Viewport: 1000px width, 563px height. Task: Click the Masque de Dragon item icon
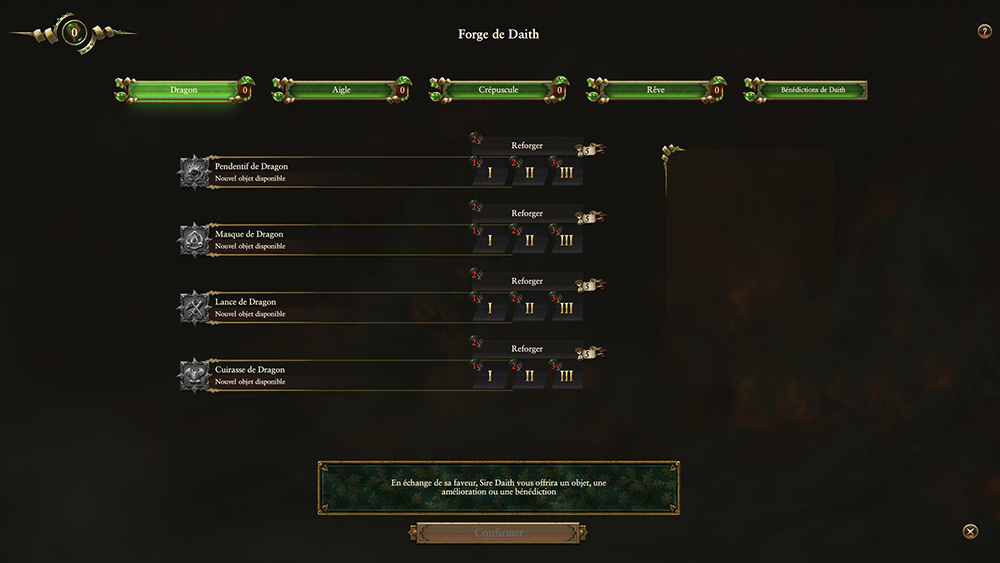194,240
